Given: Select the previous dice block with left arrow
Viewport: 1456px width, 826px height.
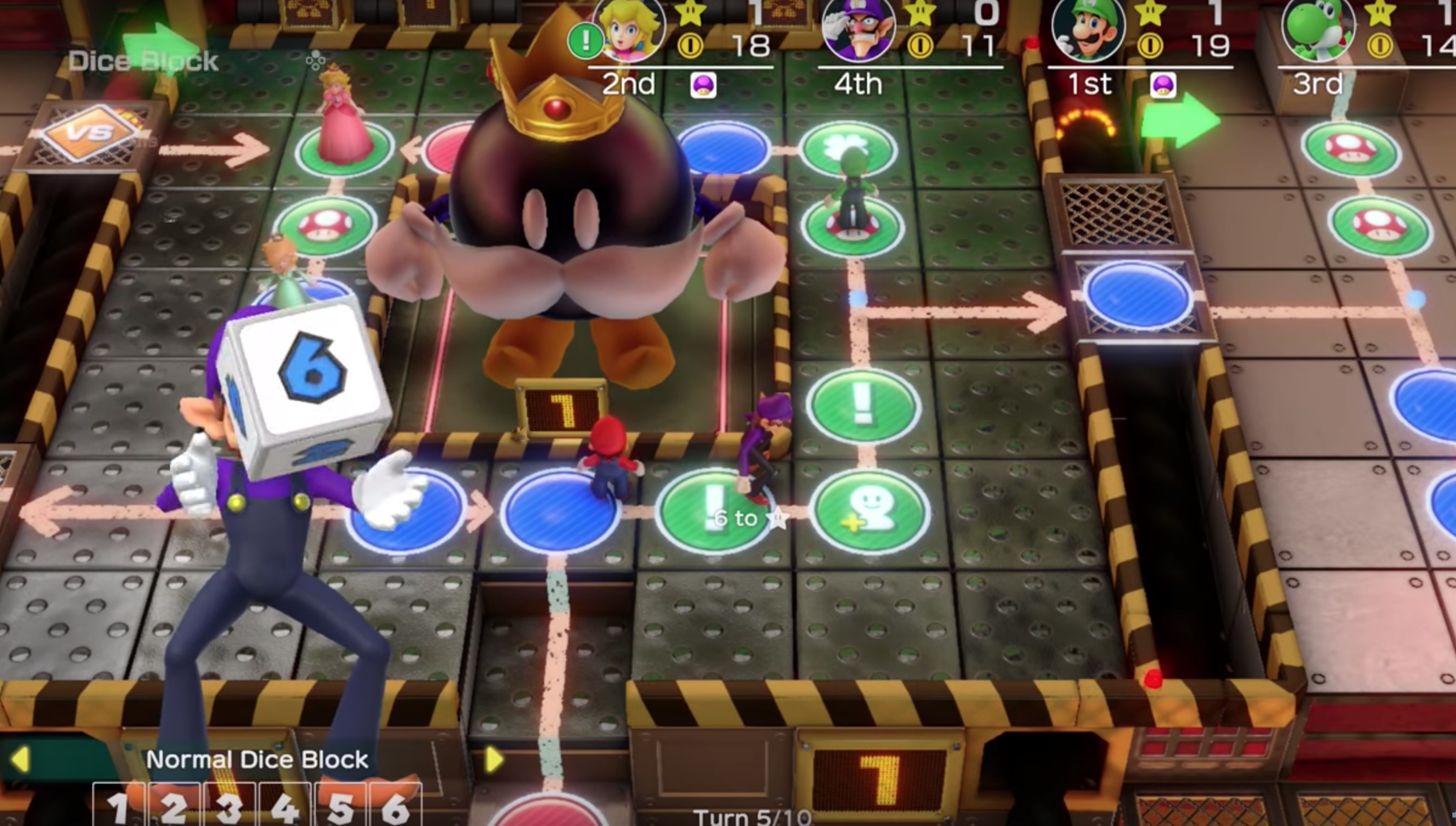Looking at the screenshot, I should coord(21,760).
